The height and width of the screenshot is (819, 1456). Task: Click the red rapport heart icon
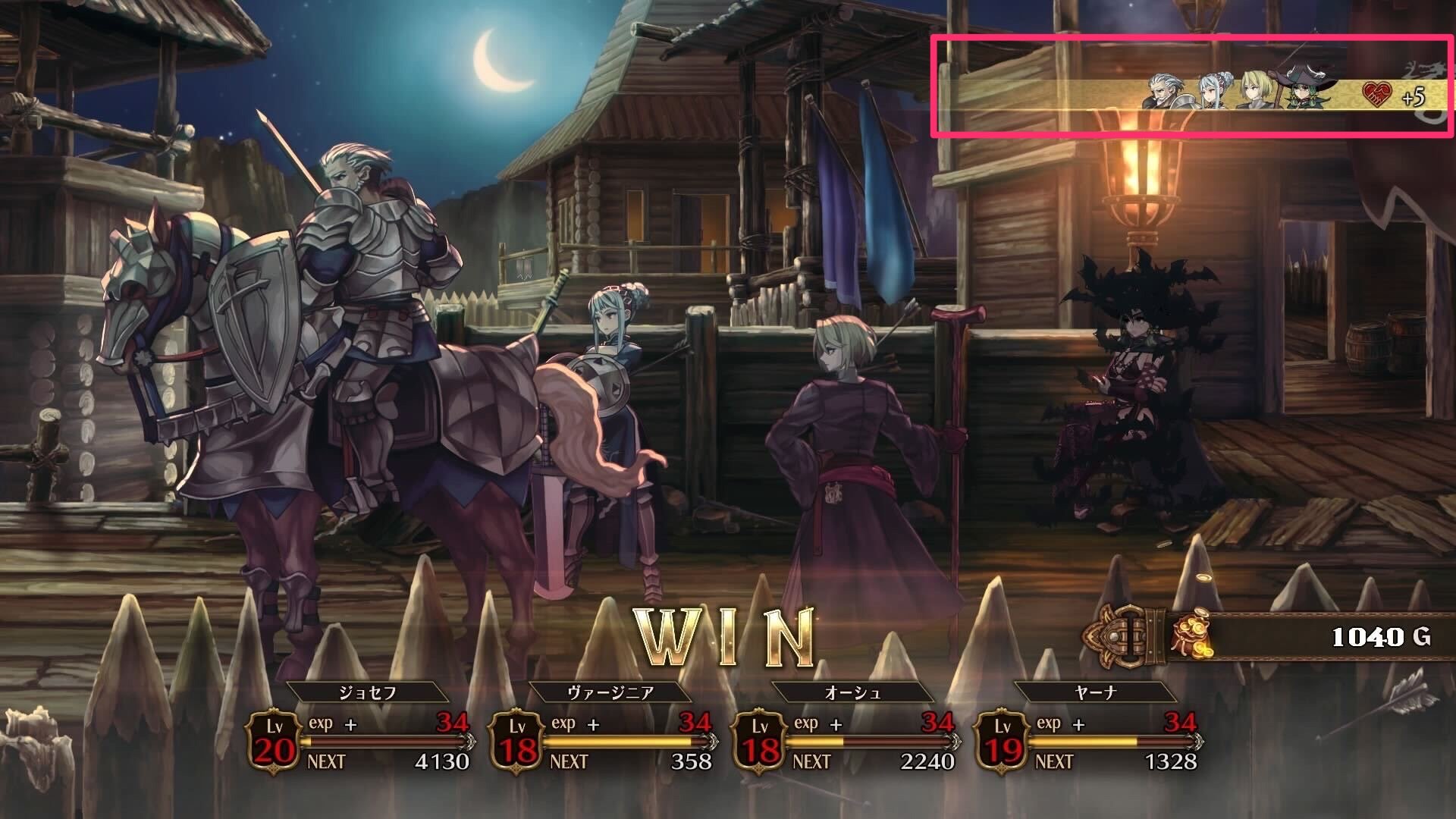coord(1376,95)
